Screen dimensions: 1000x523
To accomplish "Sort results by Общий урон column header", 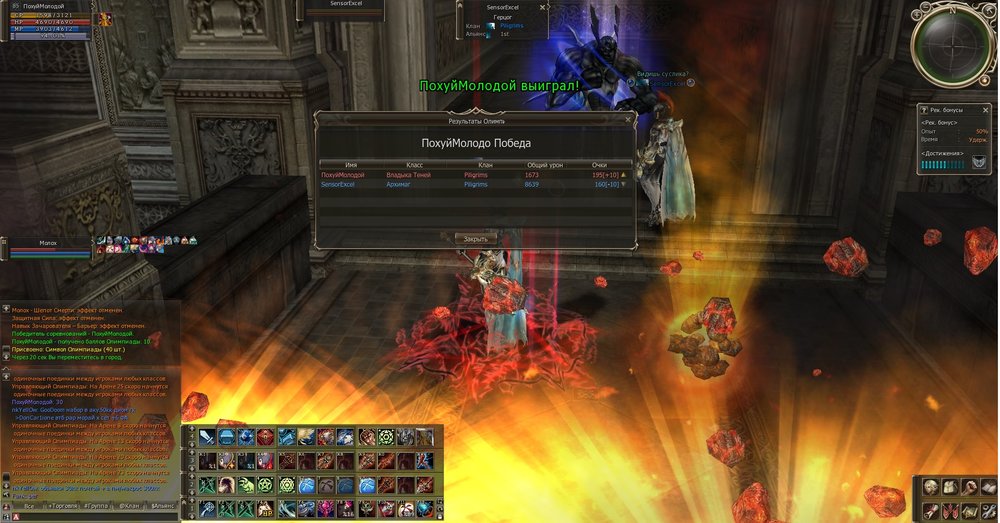I will point(544,164).
